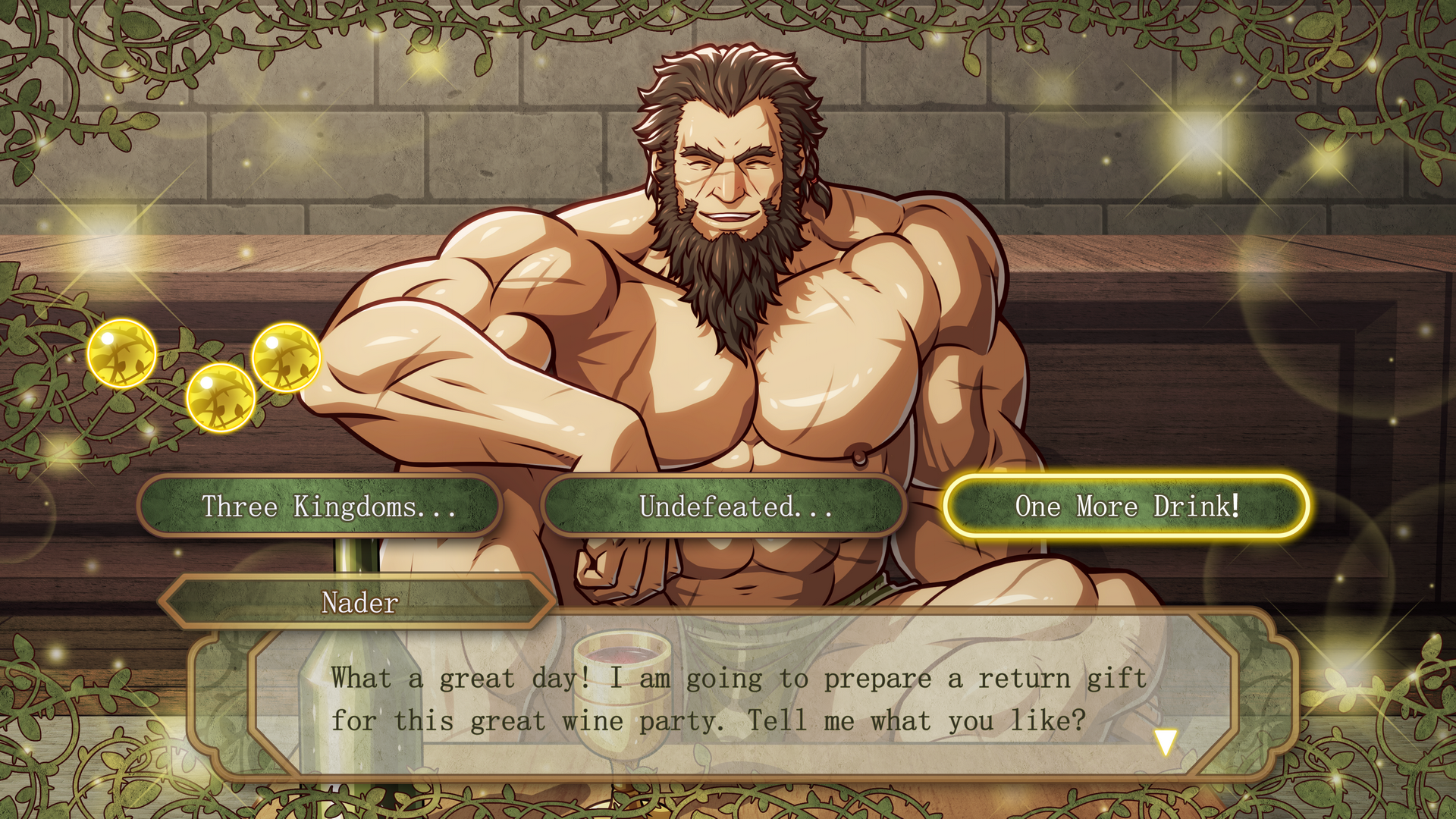Screen dimensions: 1456x819
Task: Pick the "One More Drink!" choice
Action: pos(1127,506)
